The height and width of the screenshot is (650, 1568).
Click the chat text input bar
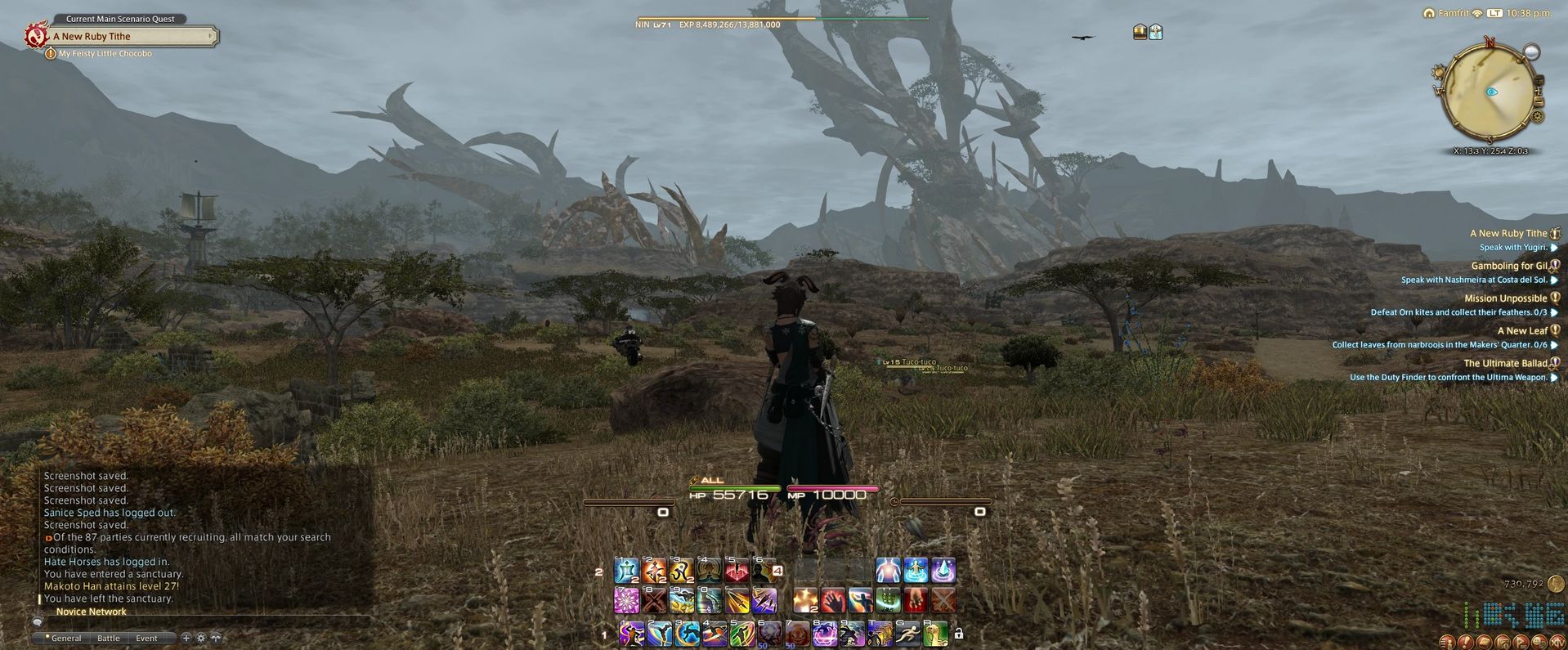[x=204, y=622]
